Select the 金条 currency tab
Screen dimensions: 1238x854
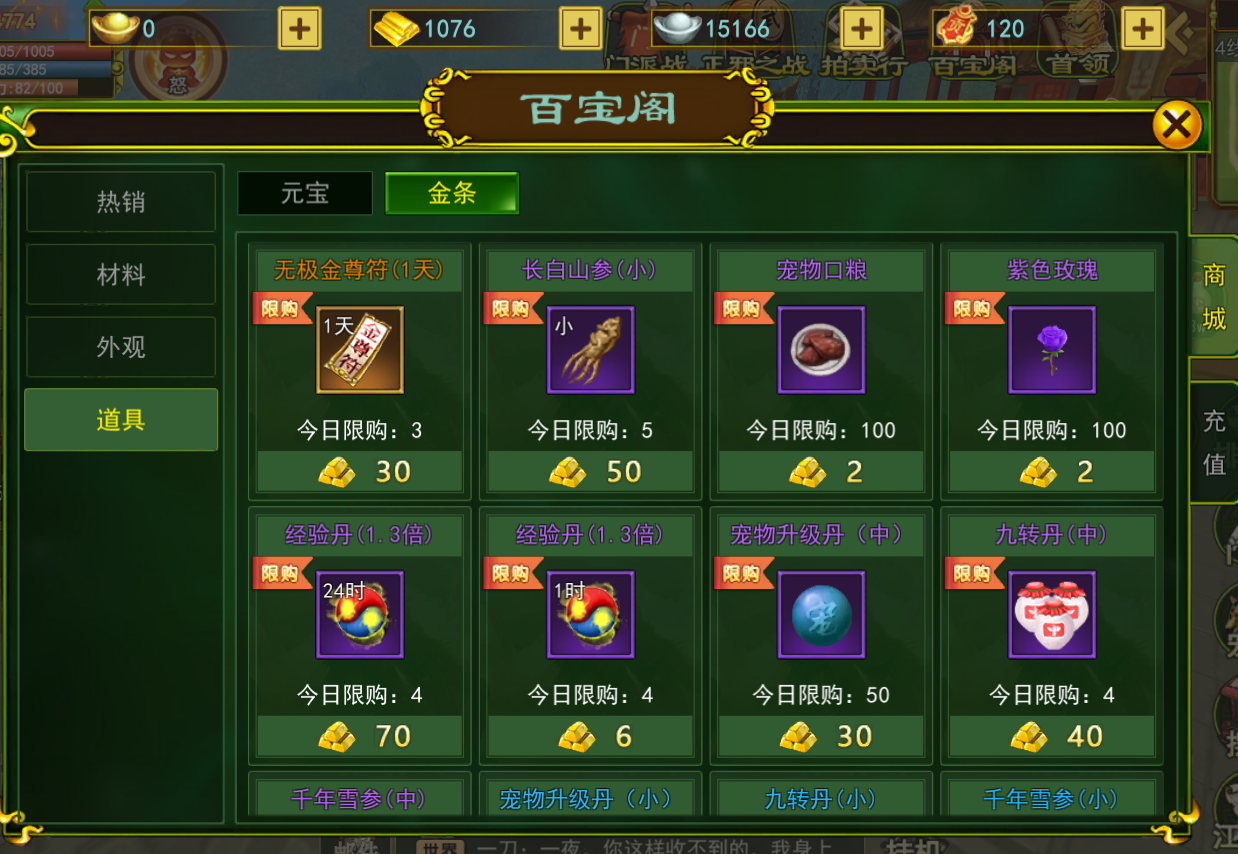pyautogui.click(x=452, y=193)
